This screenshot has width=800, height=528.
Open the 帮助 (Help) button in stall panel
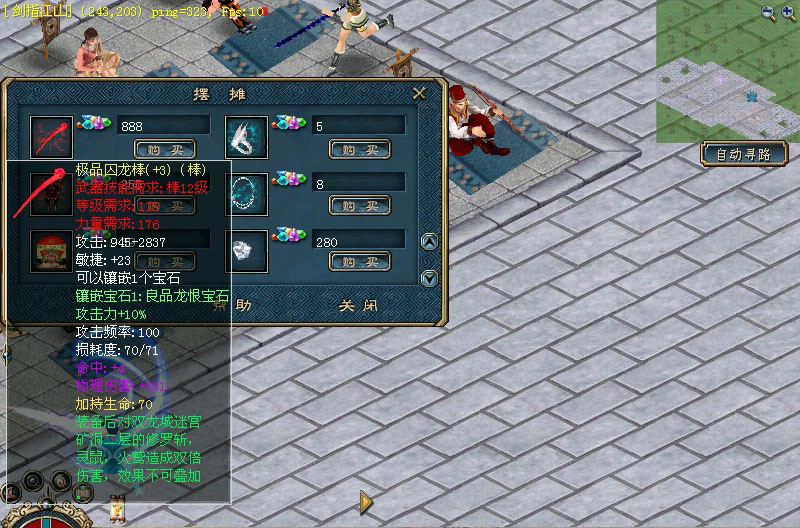coord(238,305)
